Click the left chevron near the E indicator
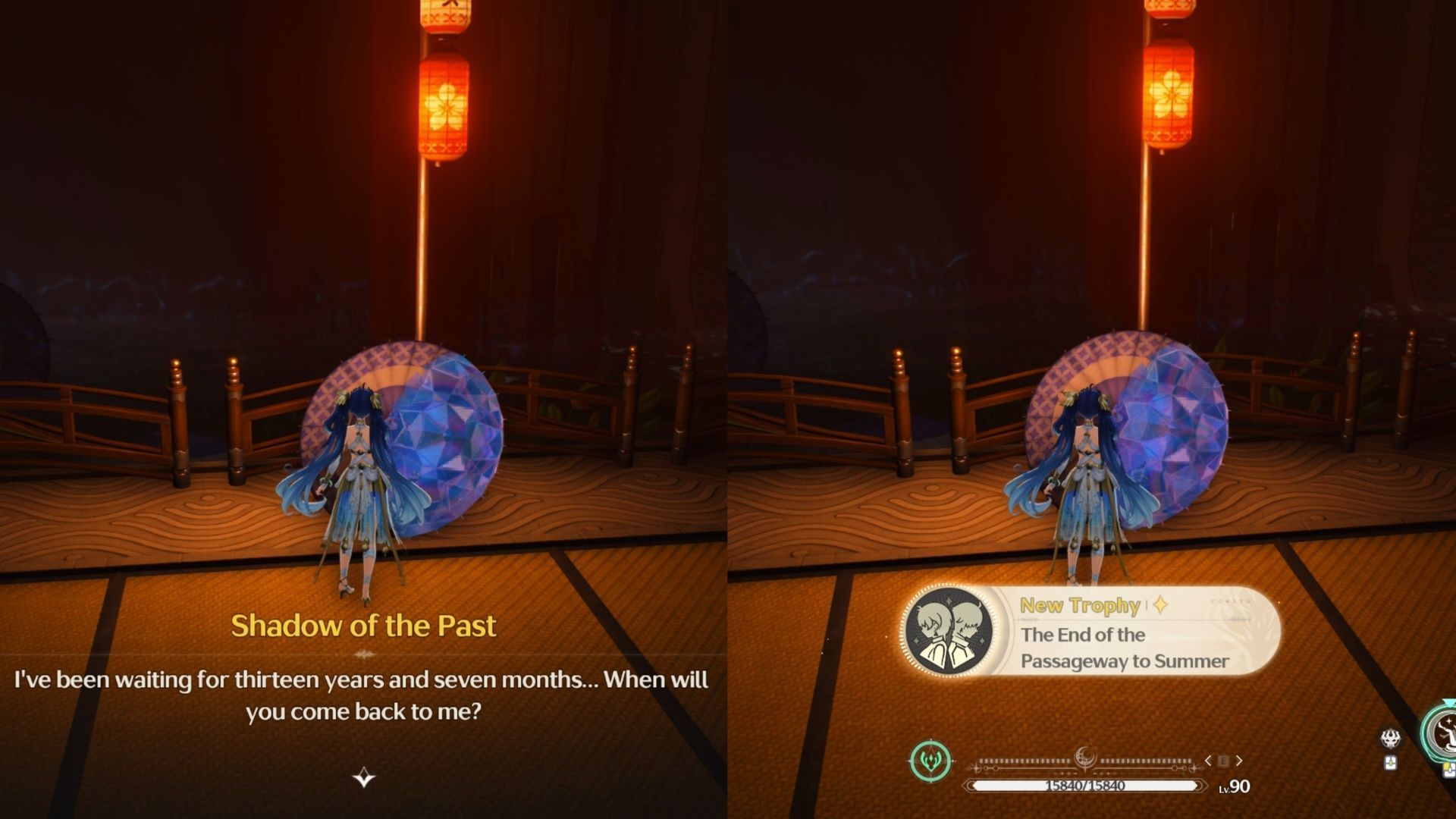The height and width of the screenshot is (819, 1456). (x=1207, y=759)
